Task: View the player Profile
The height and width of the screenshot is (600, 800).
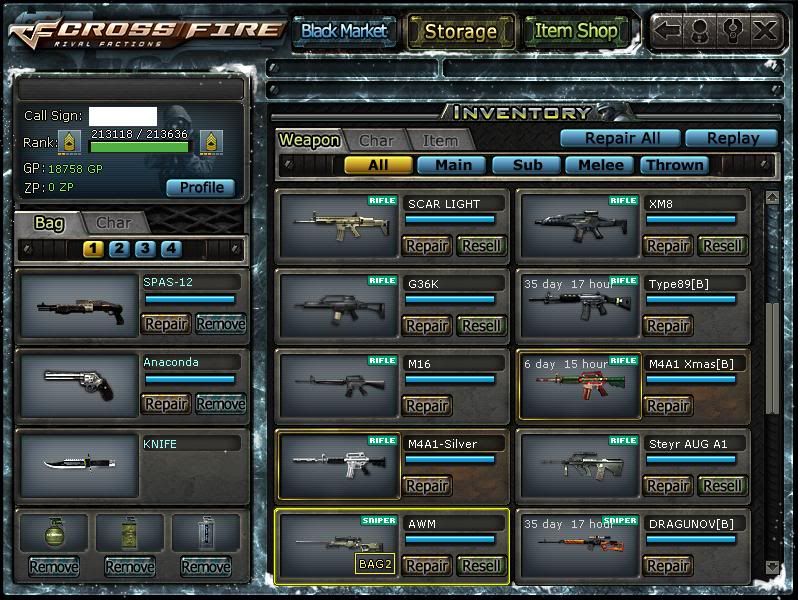Action: tap(201, 187)
